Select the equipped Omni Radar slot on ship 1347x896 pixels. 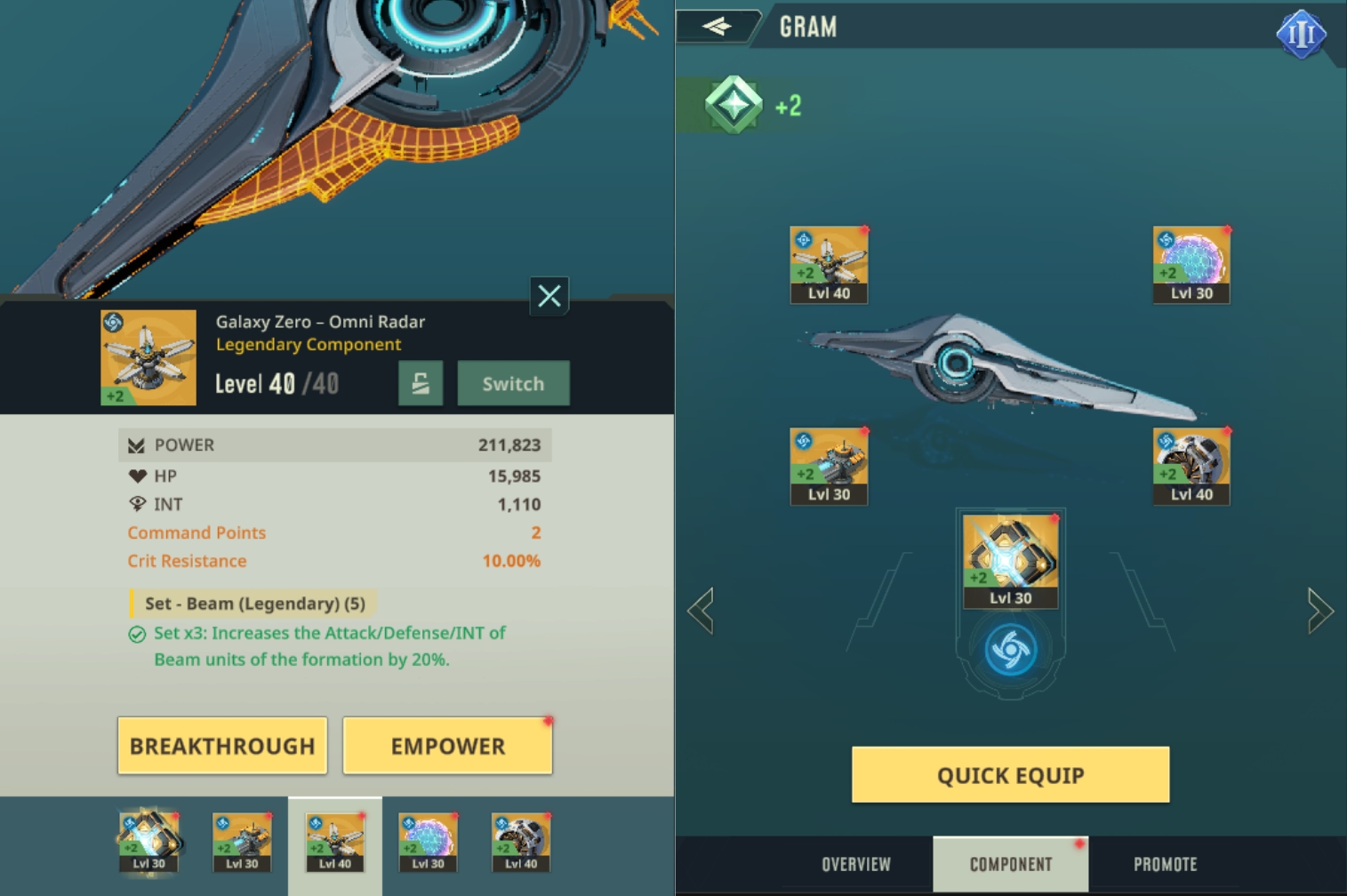point(829,265)
